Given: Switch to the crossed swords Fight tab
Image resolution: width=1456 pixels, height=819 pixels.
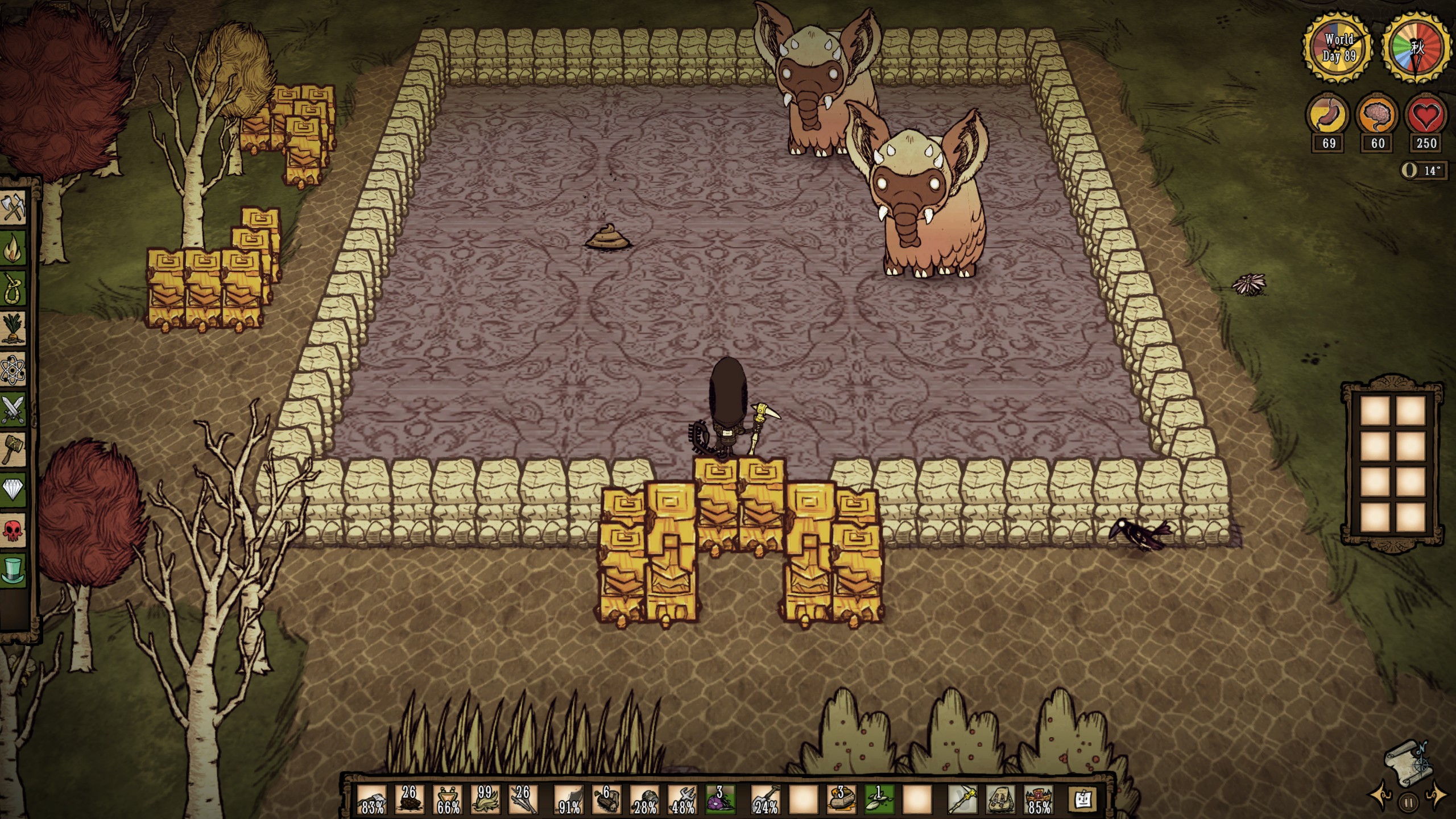Looking at the screenshot, I should tap(14, 409).
